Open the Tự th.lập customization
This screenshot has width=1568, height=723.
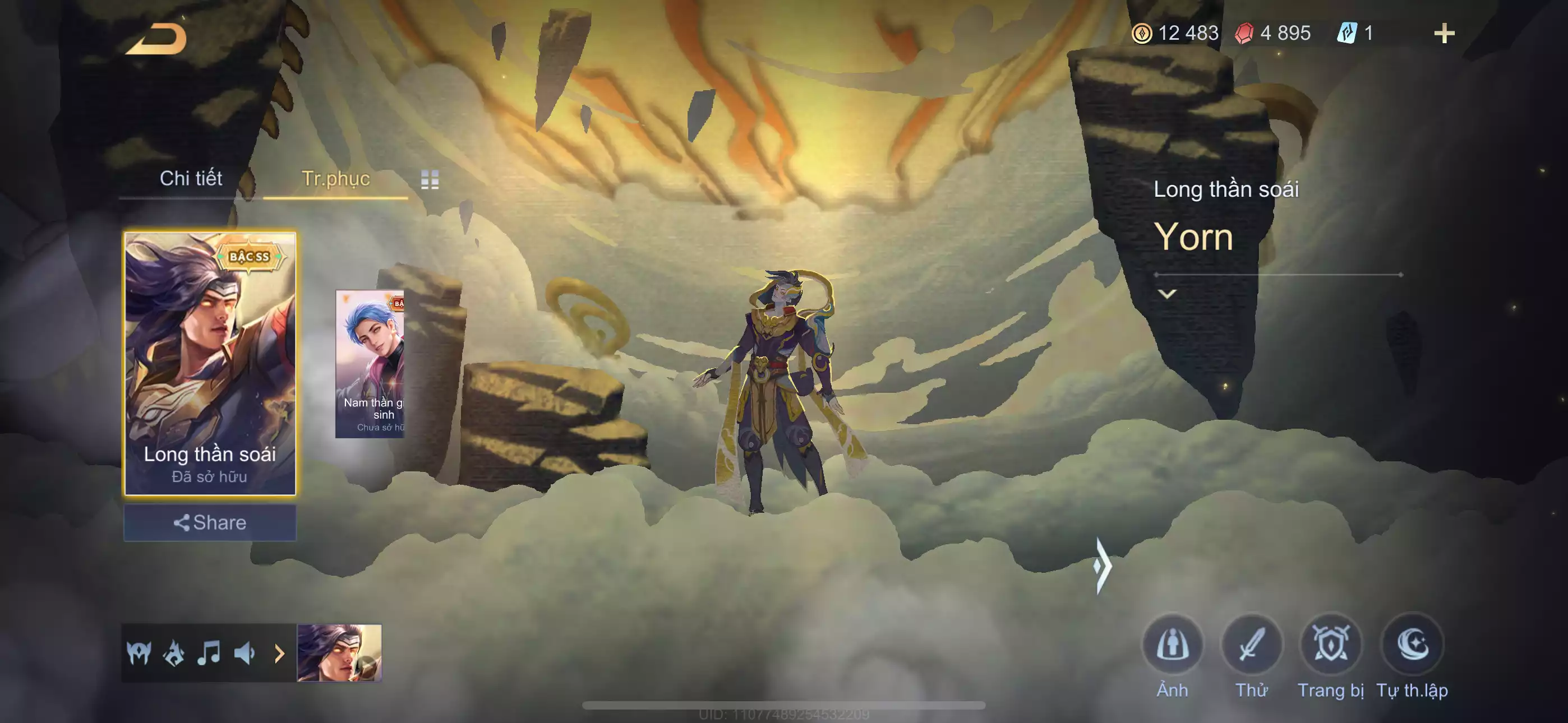pyautogui.click(x=1412, y=645)
